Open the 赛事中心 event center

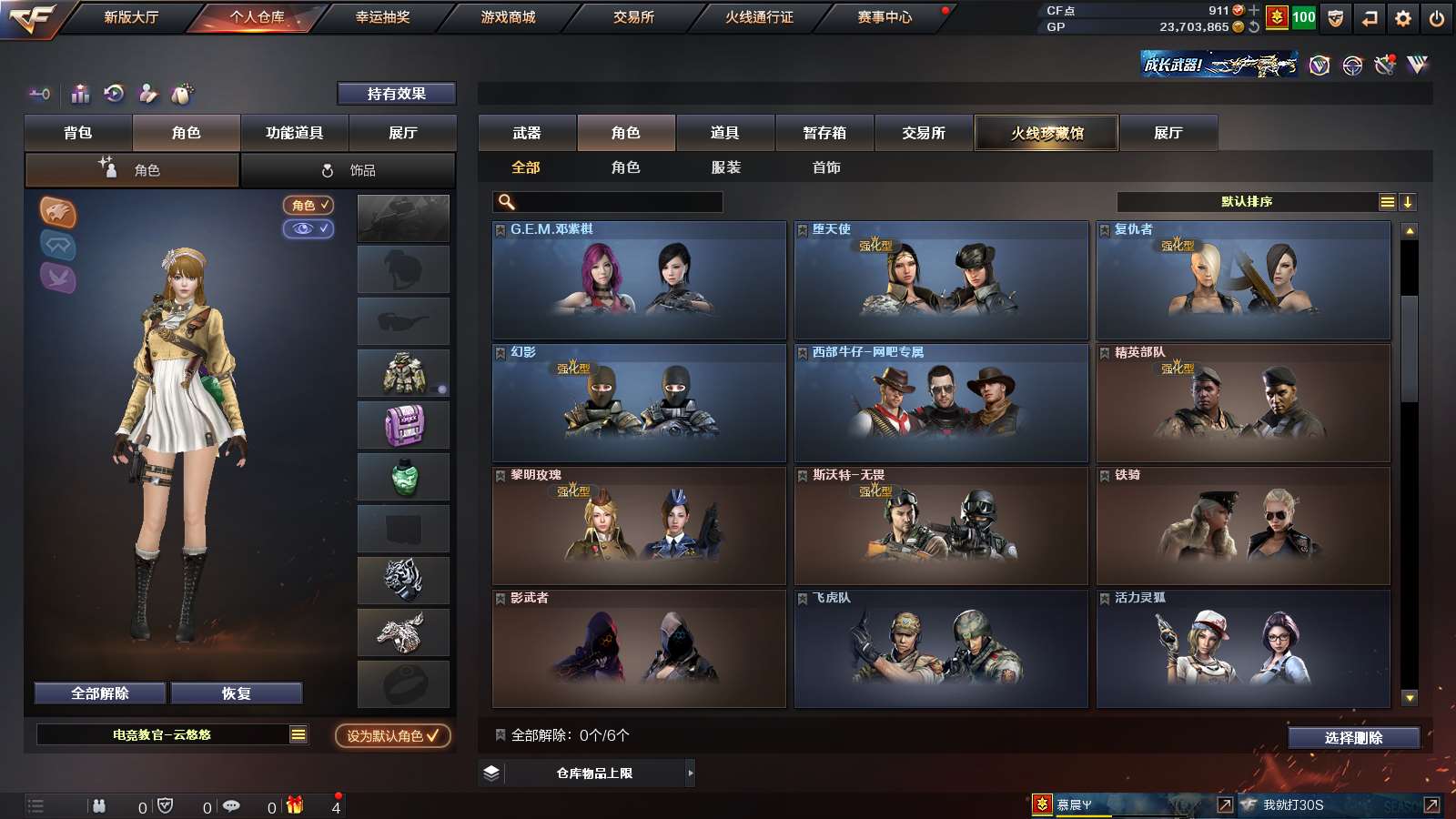[x=885, y=17]
